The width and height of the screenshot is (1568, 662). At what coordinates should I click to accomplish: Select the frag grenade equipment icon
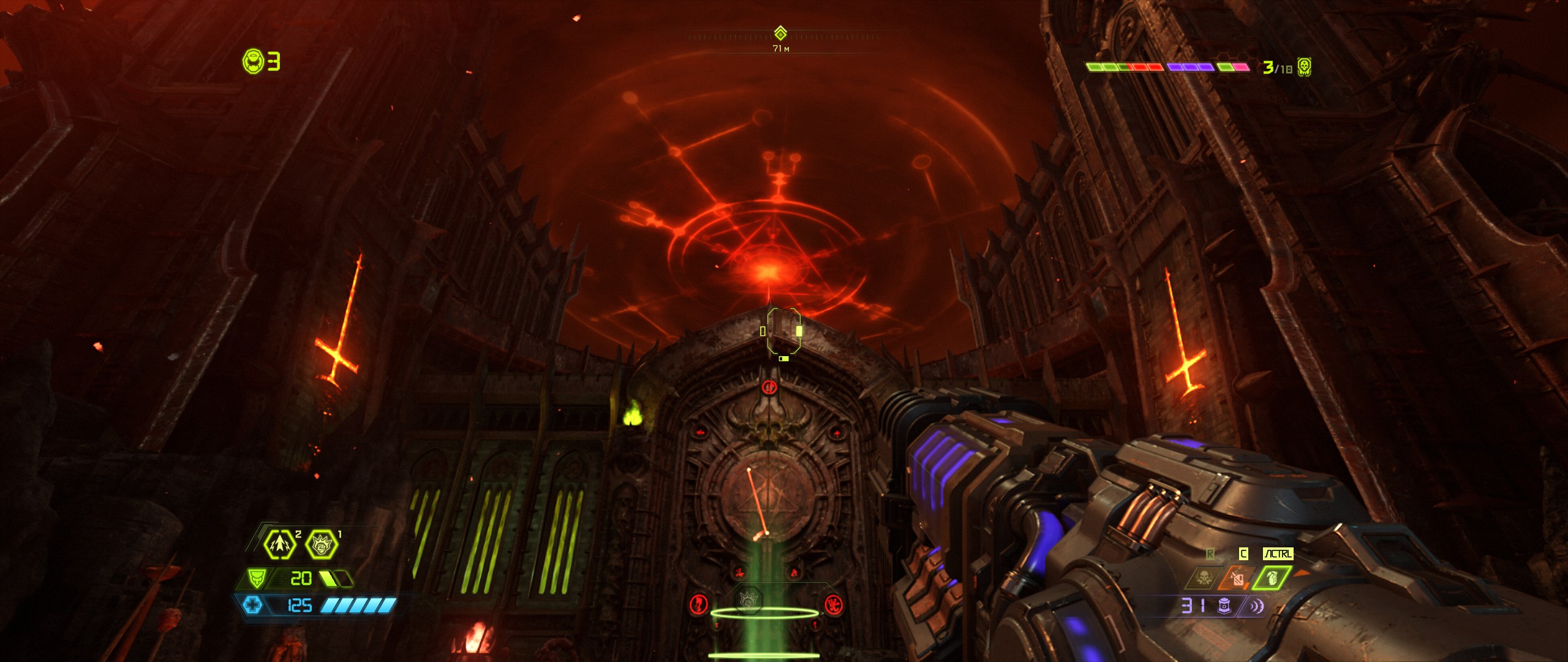(280, 544)
